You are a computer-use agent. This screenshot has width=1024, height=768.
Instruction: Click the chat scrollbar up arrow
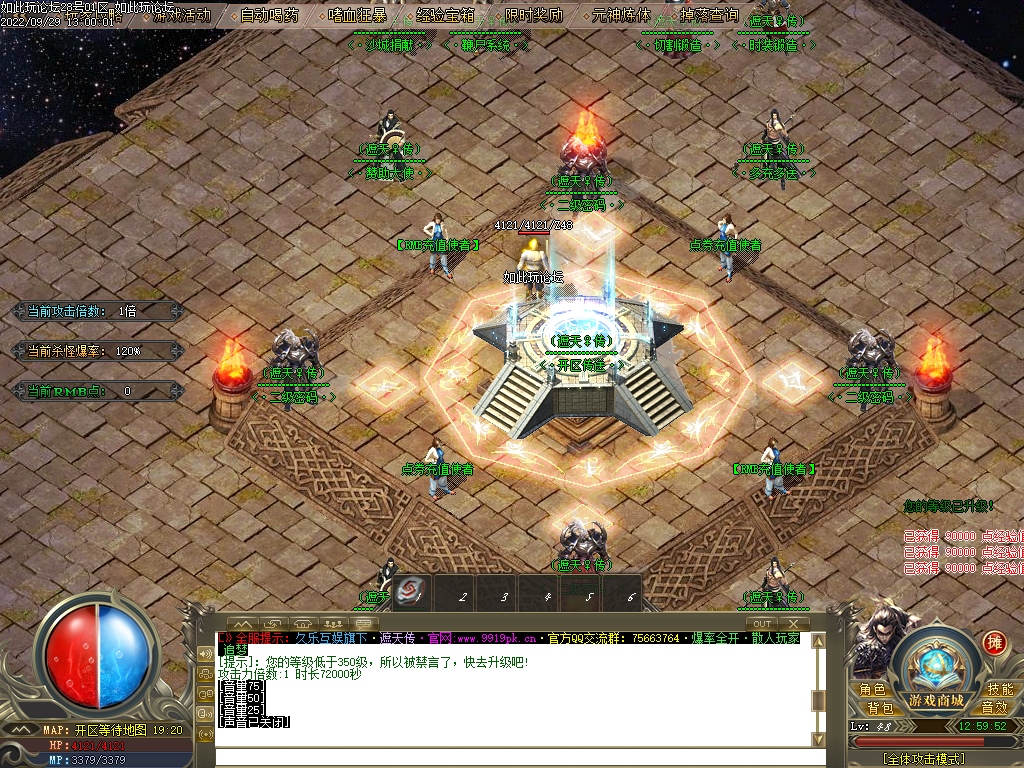tap(818, 641)
